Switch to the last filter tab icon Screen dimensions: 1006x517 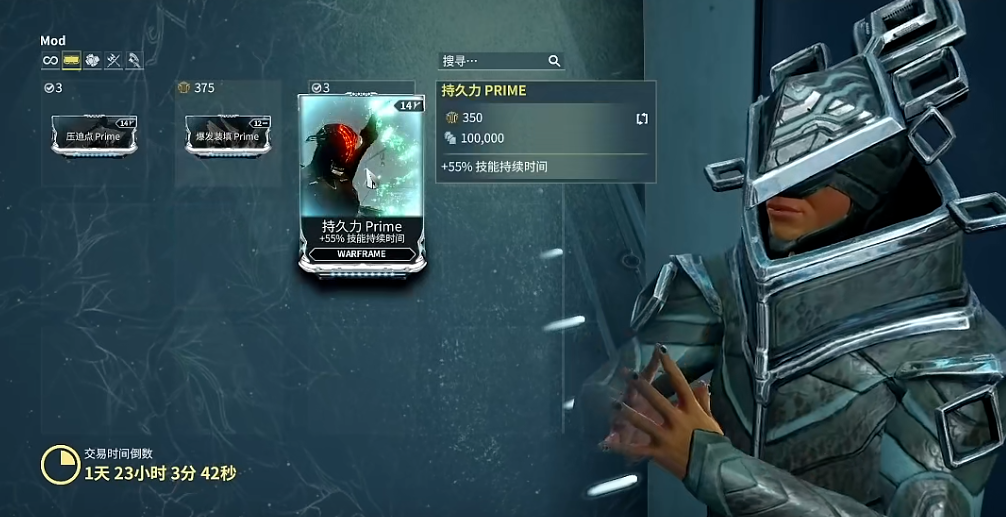(134, 61)
